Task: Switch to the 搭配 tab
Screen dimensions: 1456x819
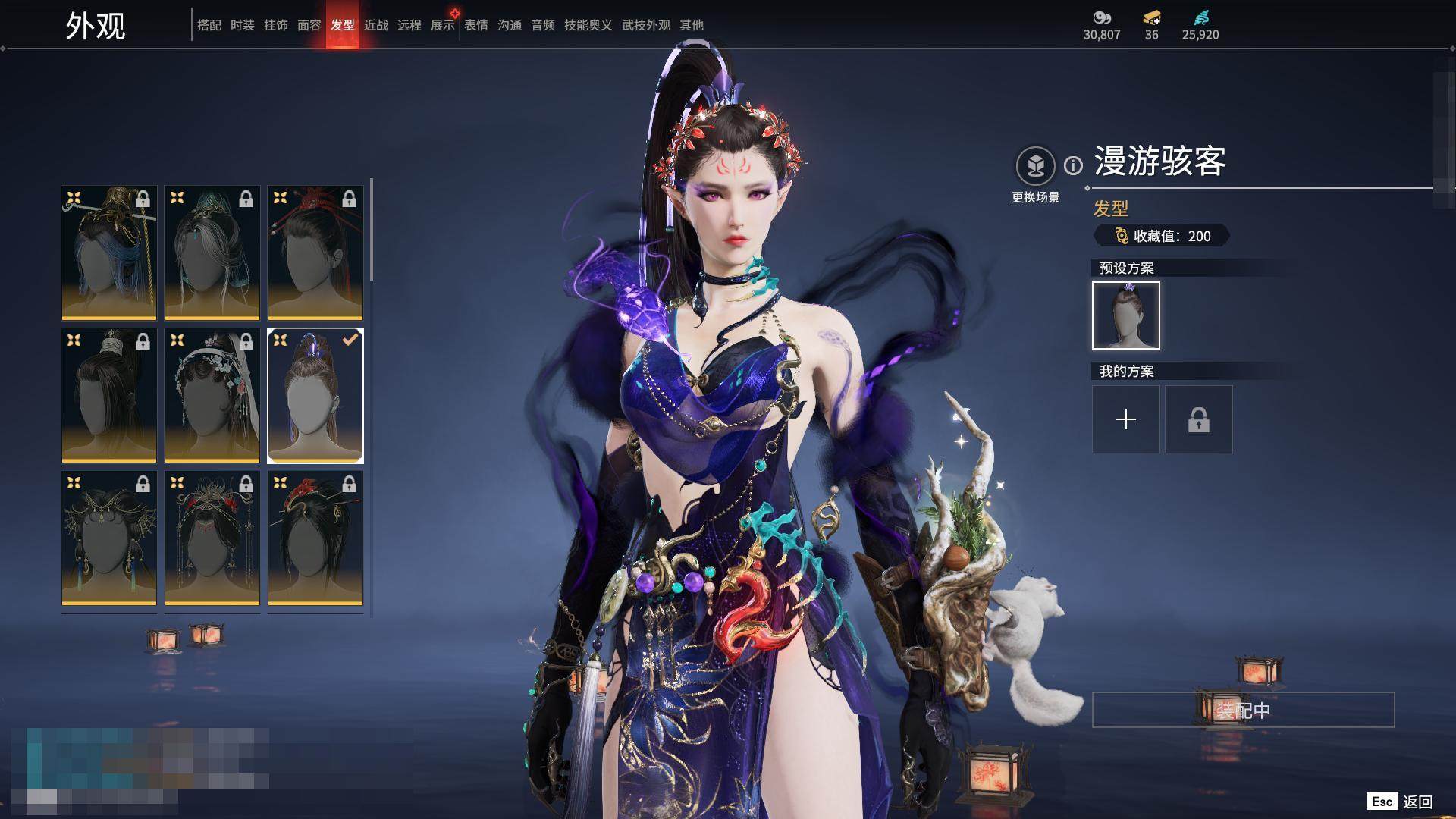Action: pos(209,25)
